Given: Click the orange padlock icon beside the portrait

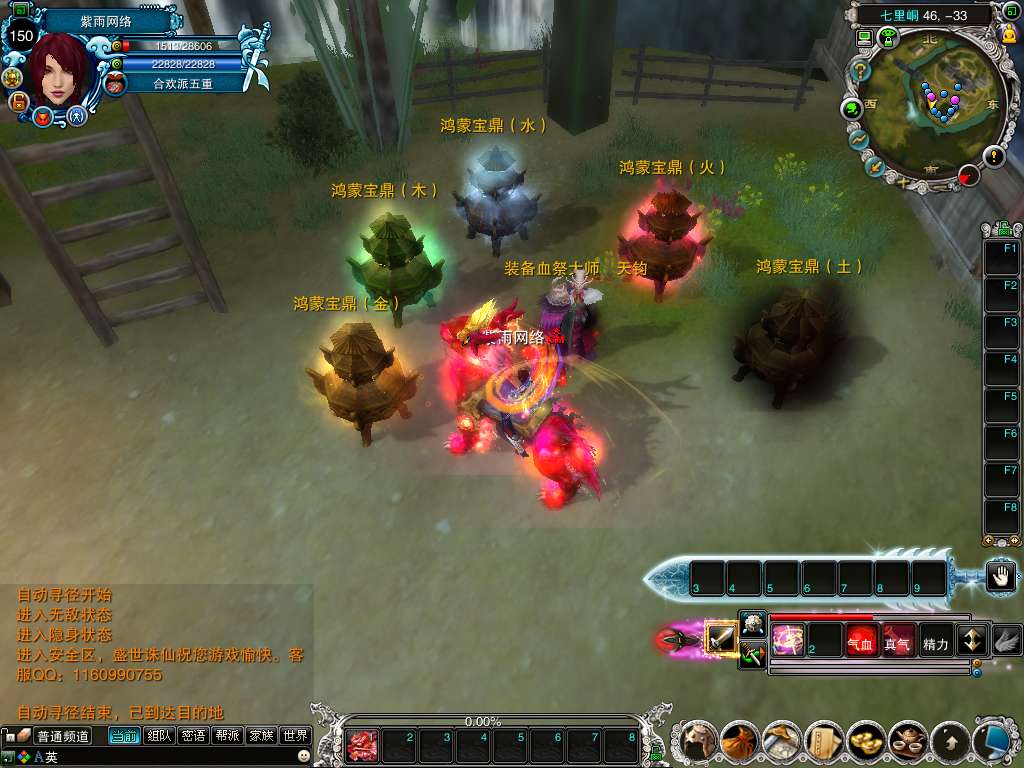Looking at the screenshot, I should point(18,101).
